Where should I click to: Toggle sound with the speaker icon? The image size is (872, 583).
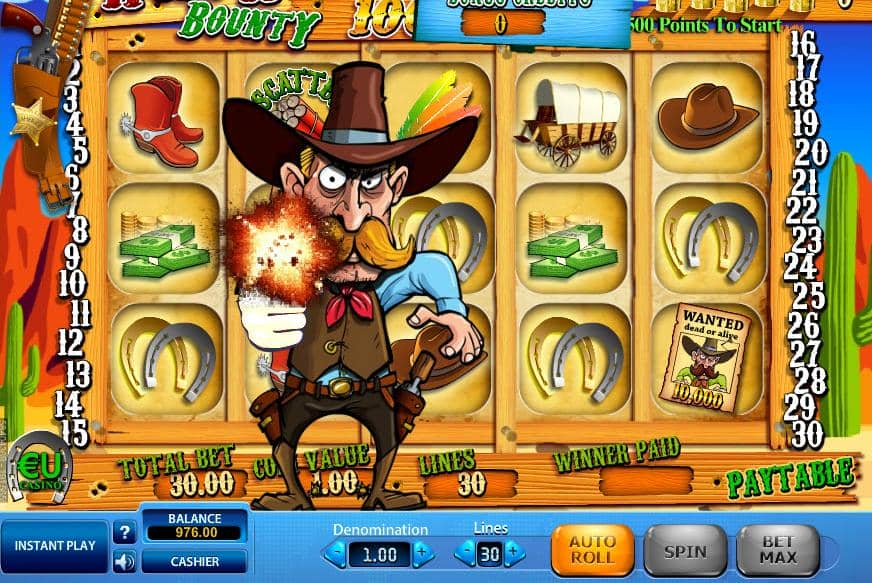(x=125, y=562)
